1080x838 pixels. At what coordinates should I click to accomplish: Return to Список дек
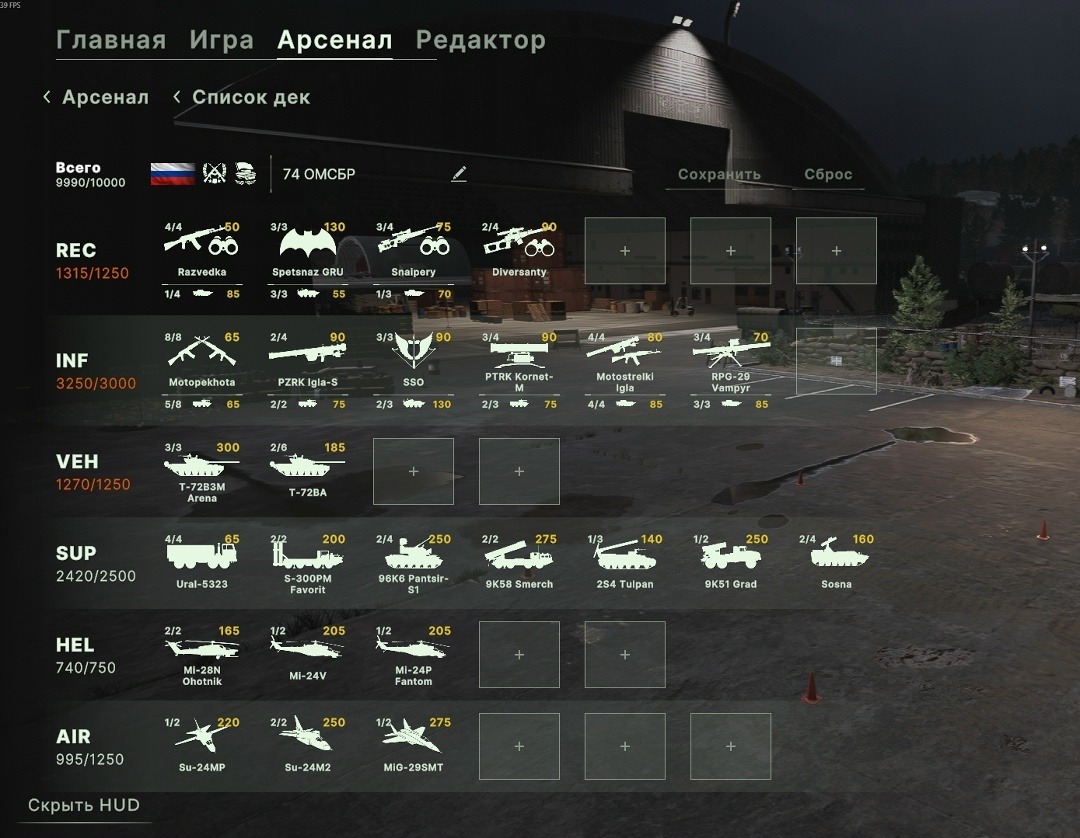coord(242,98)
